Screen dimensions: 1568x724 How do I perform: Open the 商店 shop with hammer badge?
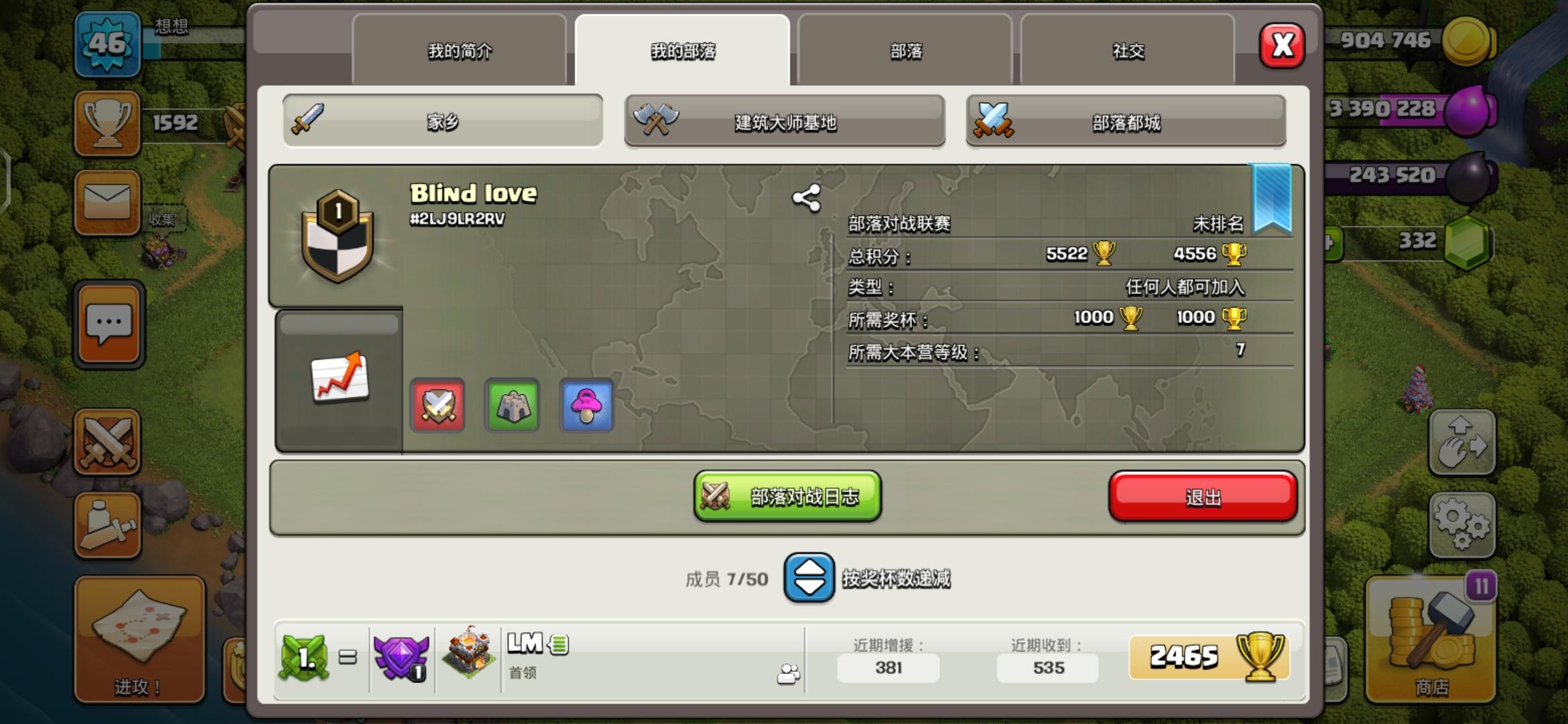pyautogui.click(x=1431, y=637)
